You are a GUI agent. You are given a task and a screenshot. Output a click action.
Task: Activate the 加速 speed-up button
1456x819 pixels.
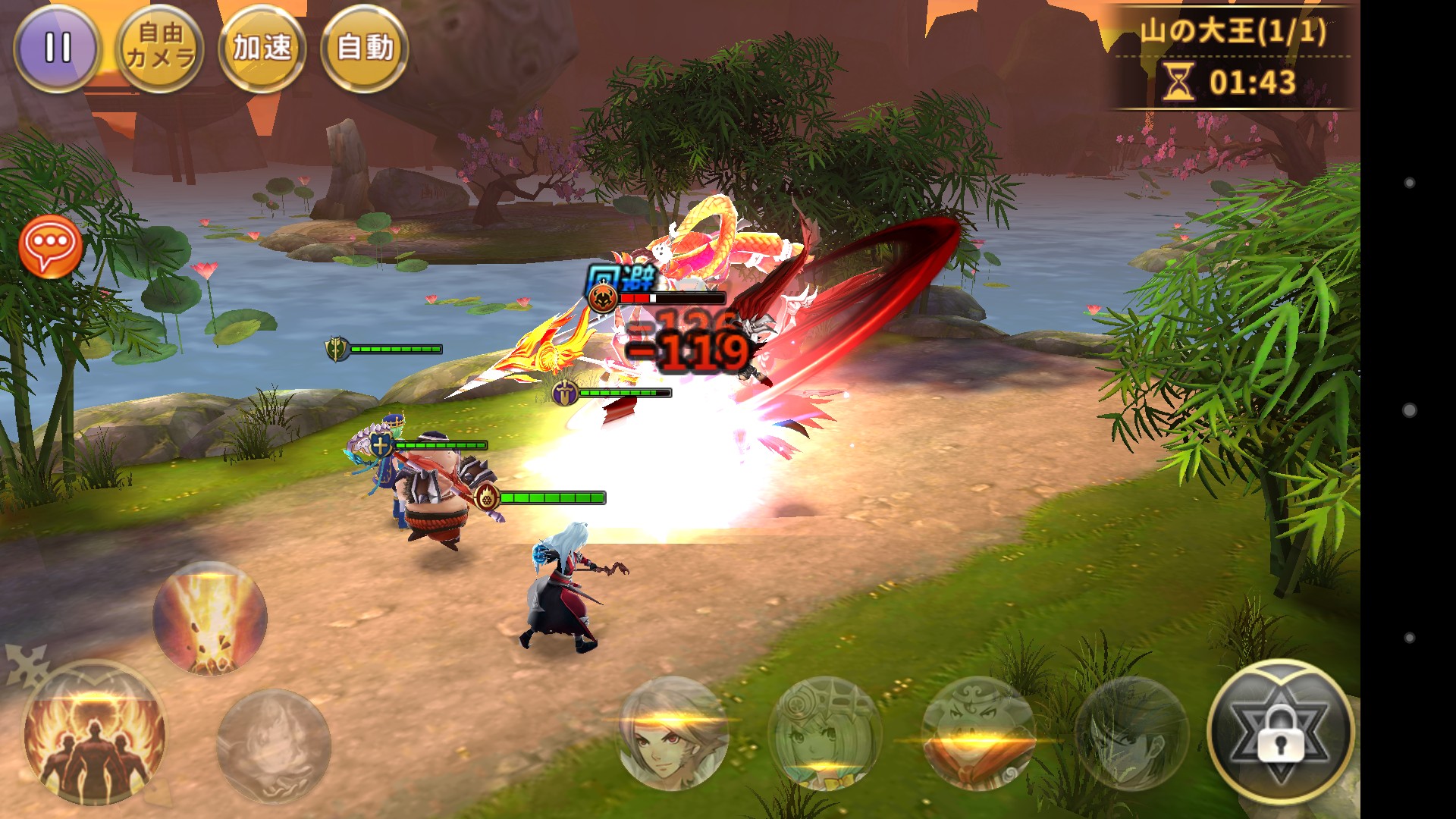262,49
